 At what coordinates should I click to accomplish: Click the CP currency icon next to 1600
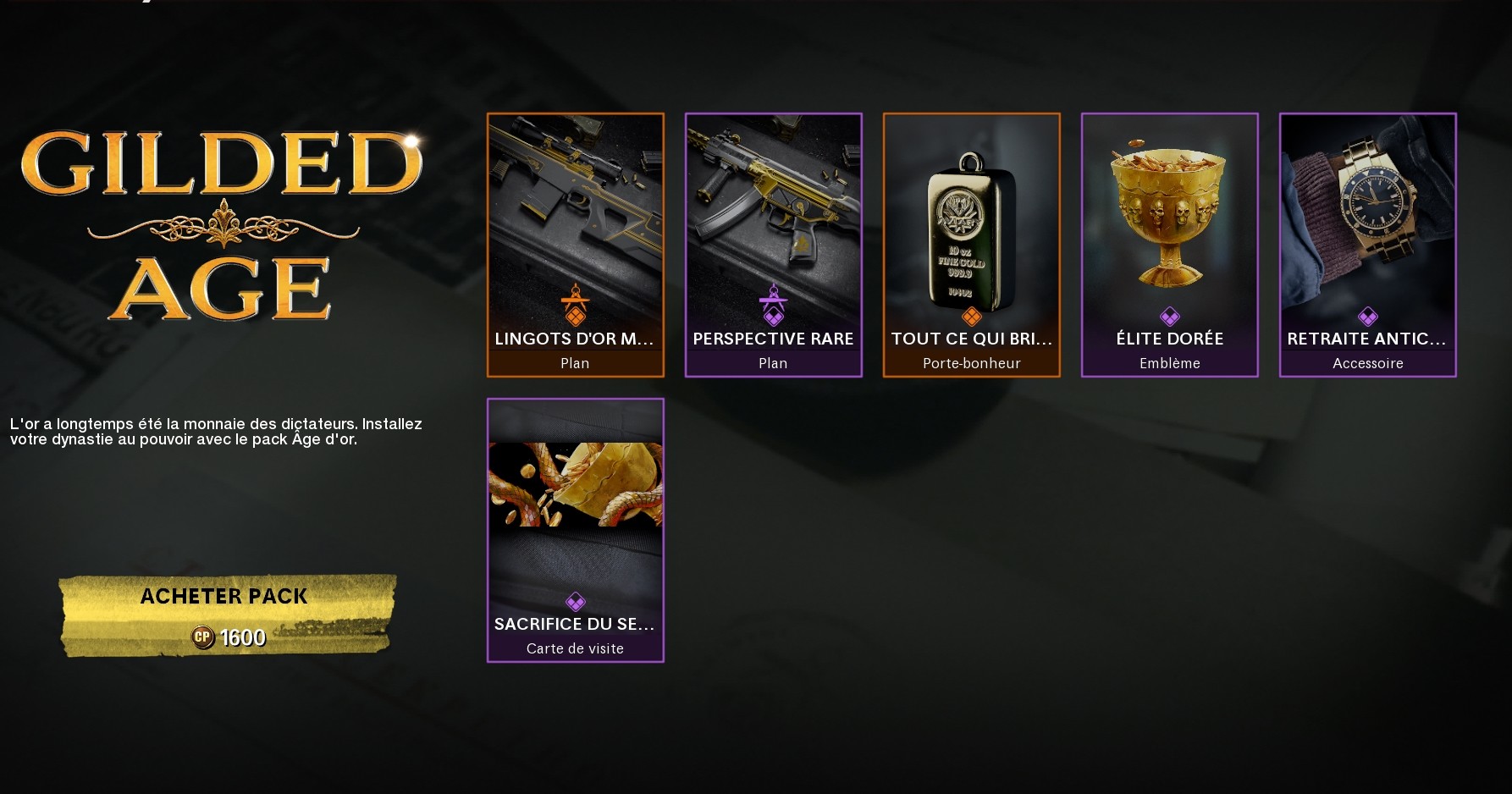tap(203, 638)
